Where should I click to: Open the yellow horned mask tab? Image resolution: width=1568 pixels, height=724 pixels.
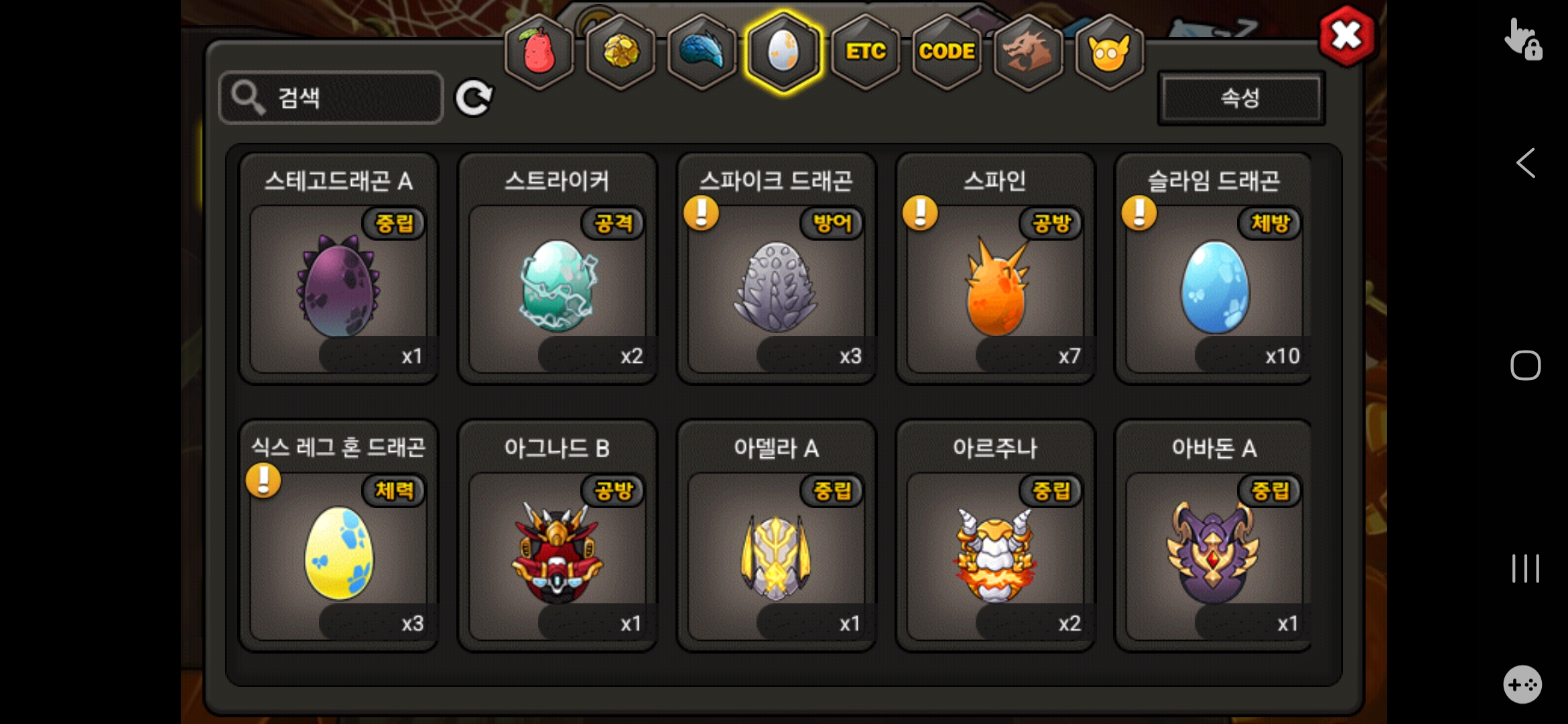1109,52
